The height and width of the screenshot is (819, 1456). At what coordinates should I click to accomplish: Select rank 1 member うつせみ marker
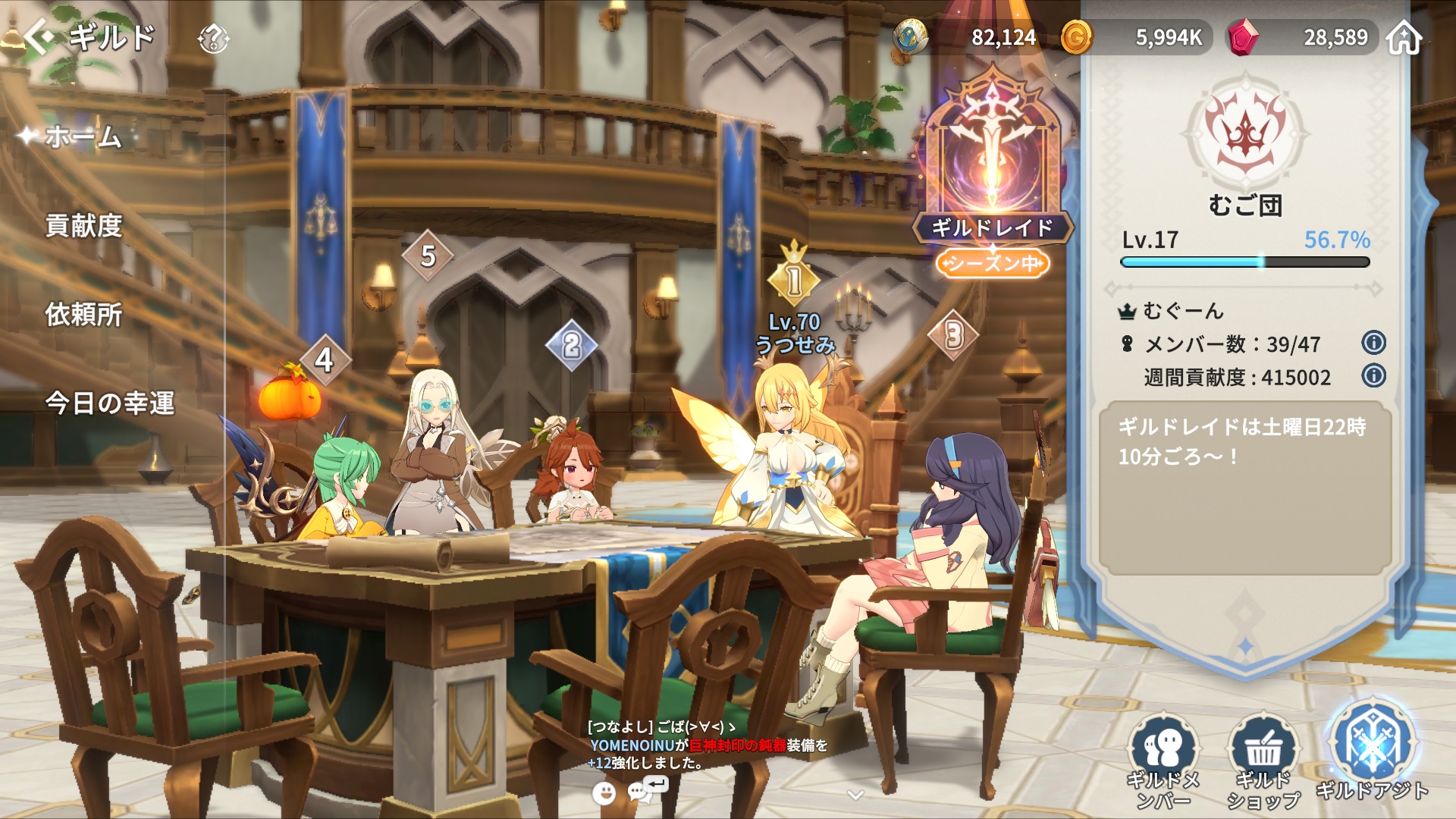coord(794,281)
